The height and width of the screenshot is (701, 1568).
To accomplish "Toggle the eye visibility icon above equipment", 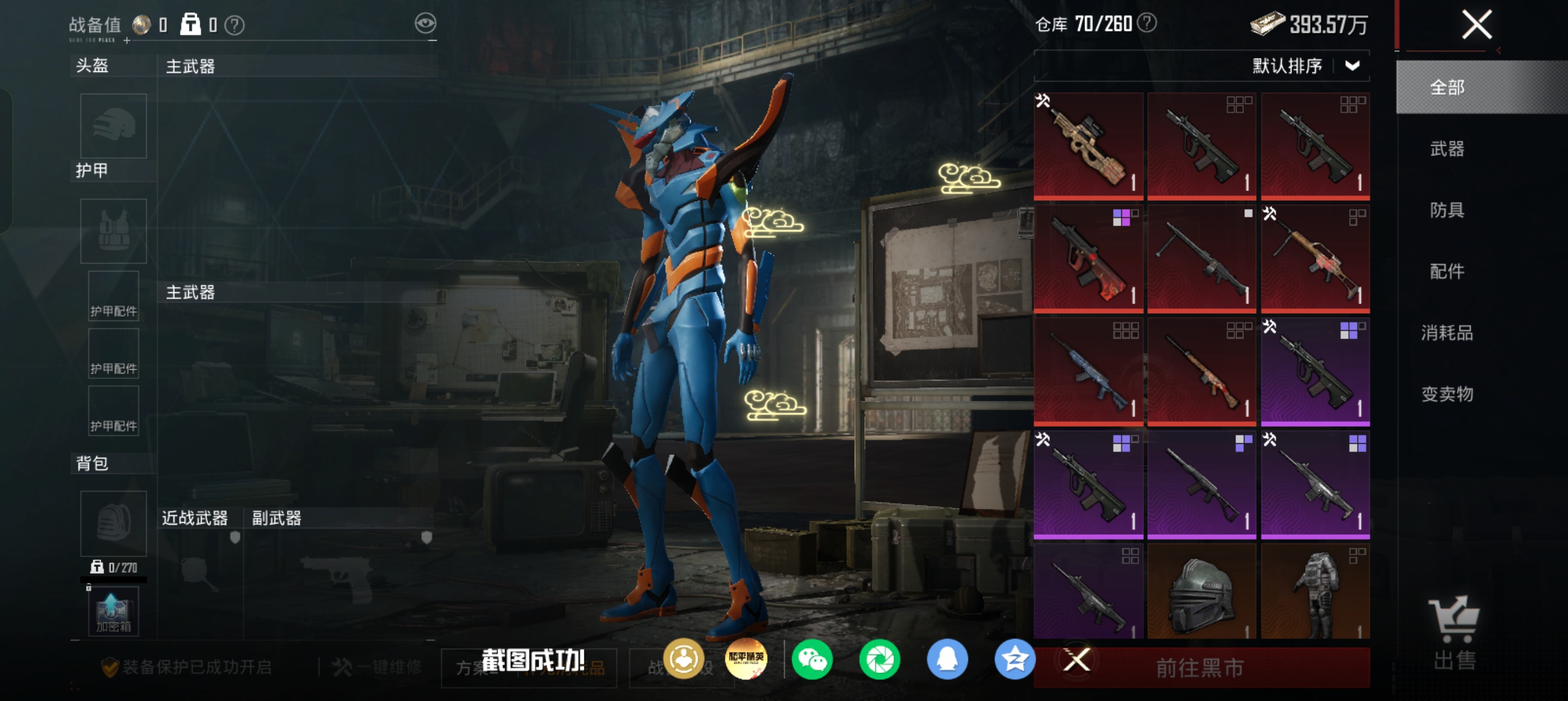I will [425, 24].
